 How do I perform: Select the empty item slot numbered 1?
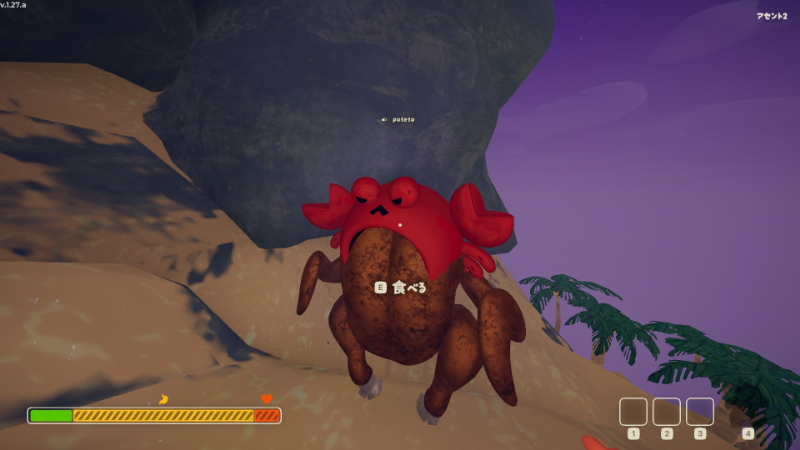633,411
